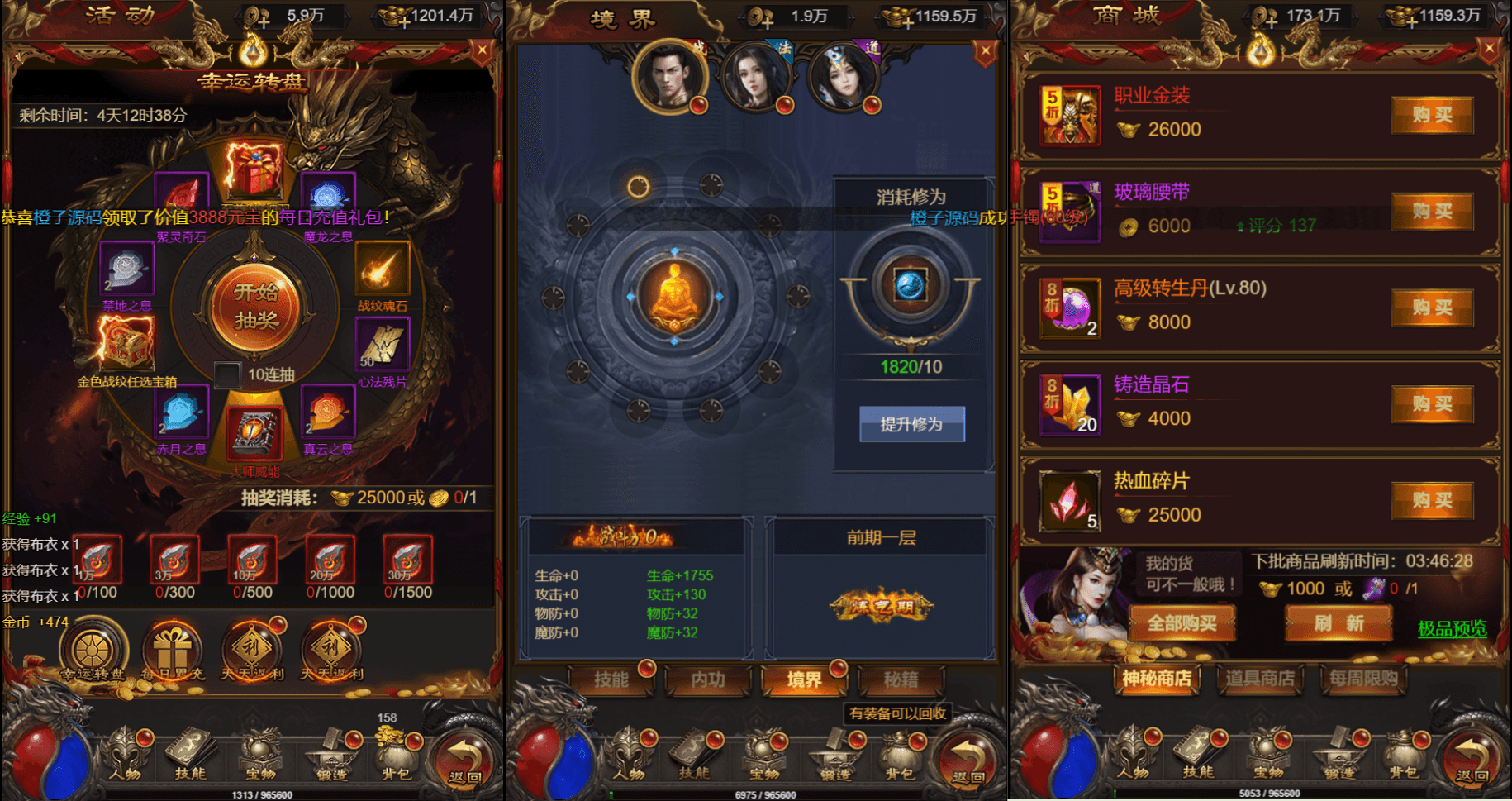Open the 内功 tab
Image resolution: width=1512 pixels, height=801 pixels.
pos(708,679)
